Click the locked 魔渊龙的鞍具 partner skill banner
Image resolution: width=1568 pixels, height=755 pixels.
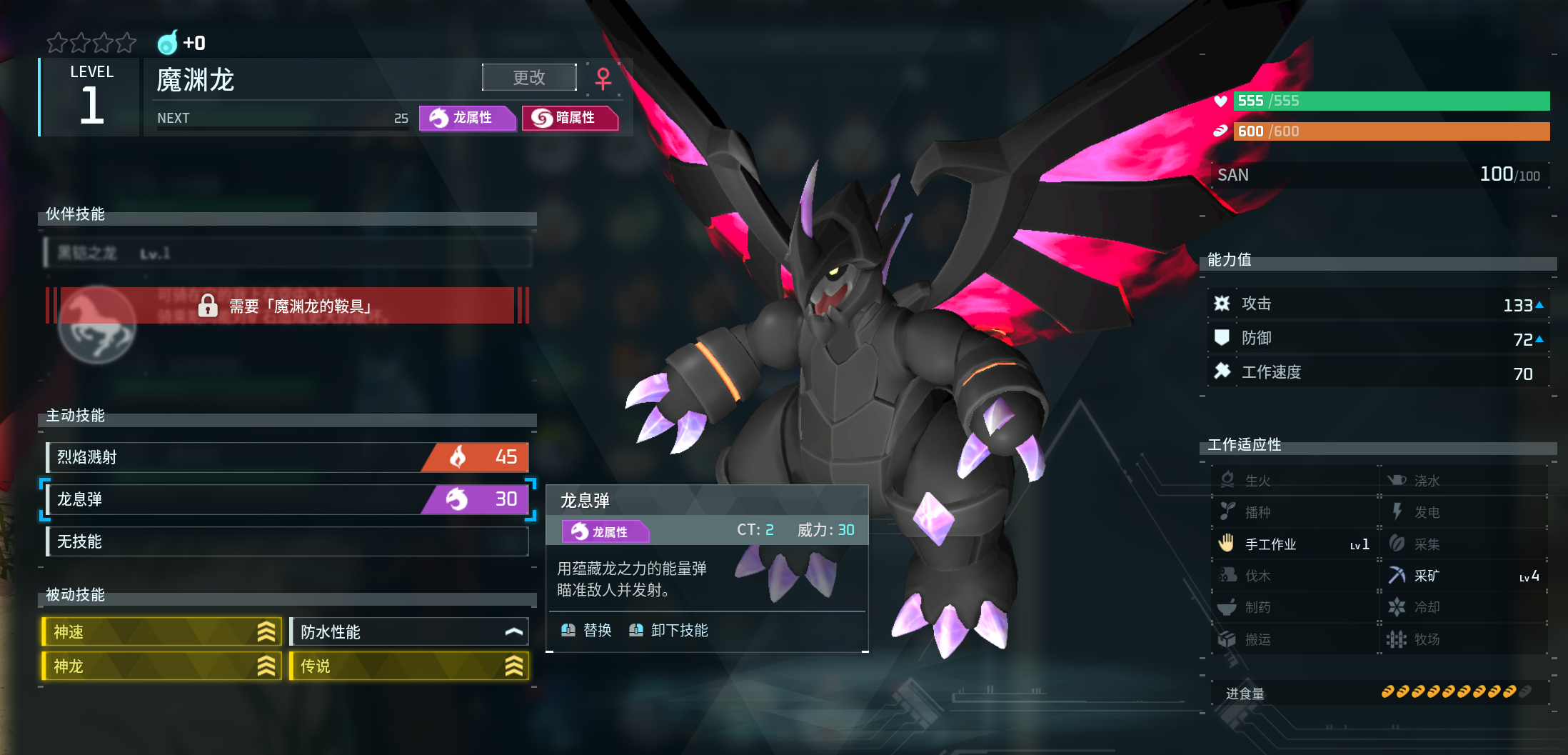[x=286, y=306]
